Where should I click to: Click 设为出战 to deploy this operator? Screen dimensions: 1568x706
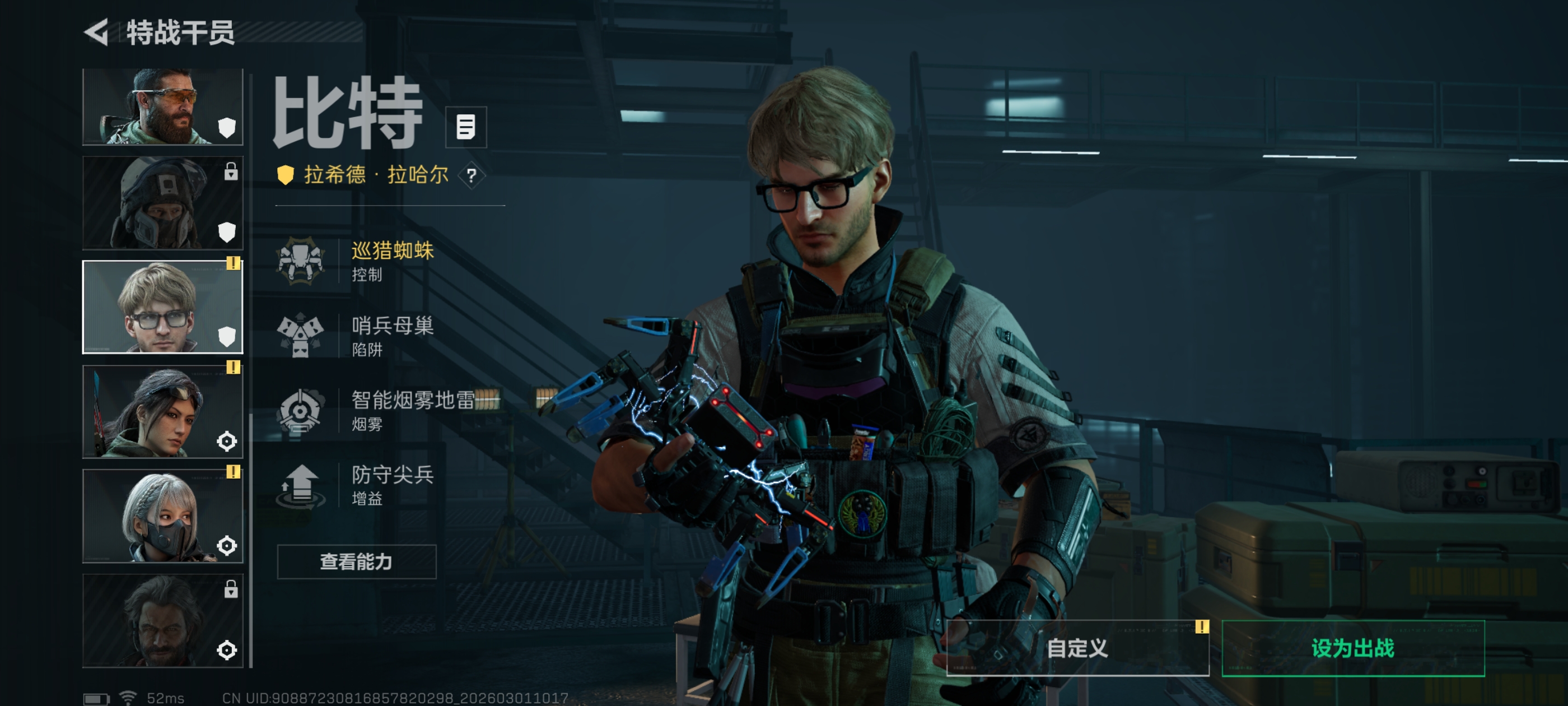1352,648
